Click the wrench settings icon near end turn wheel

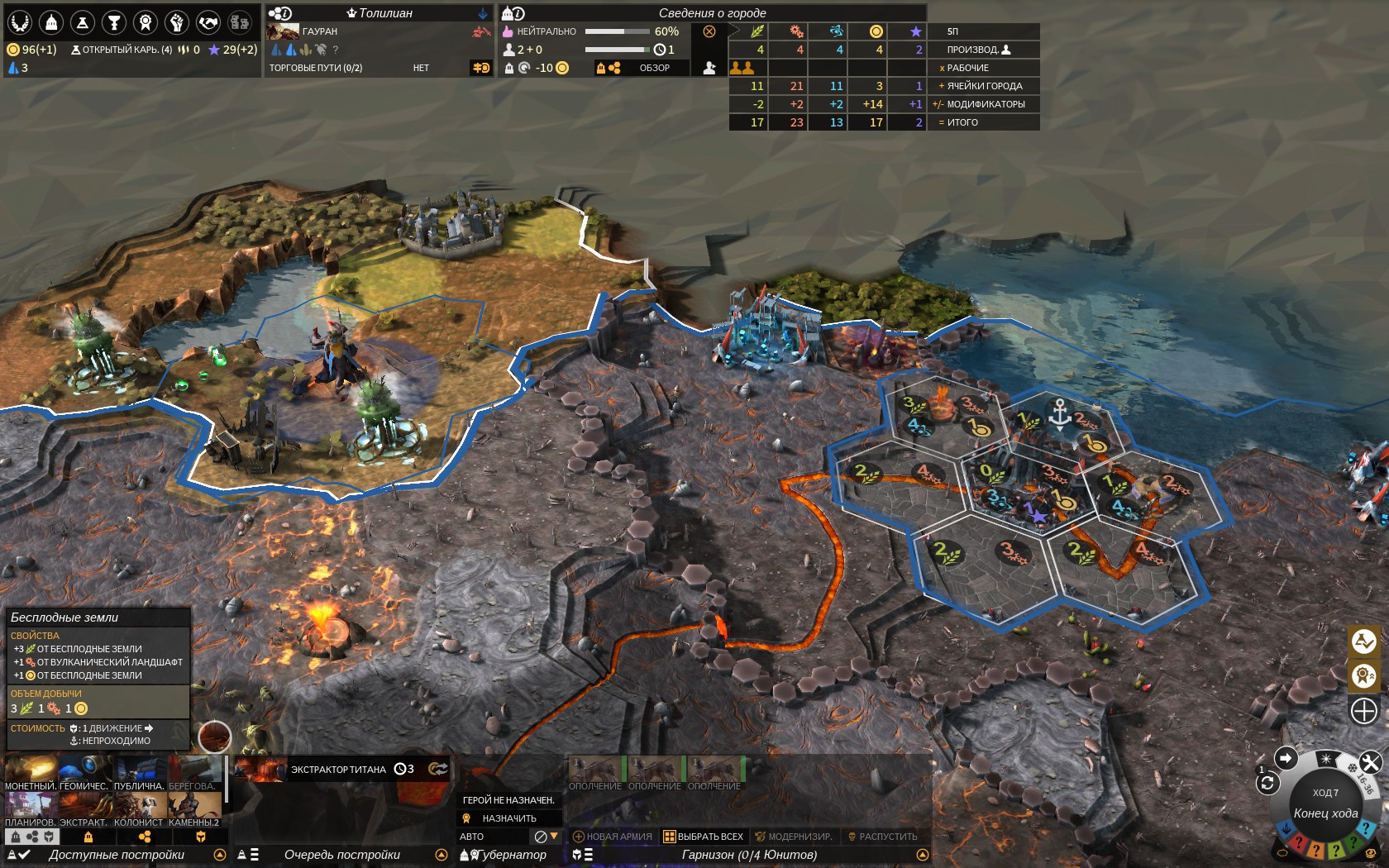pyautogui.click(x=1371, y=761)
